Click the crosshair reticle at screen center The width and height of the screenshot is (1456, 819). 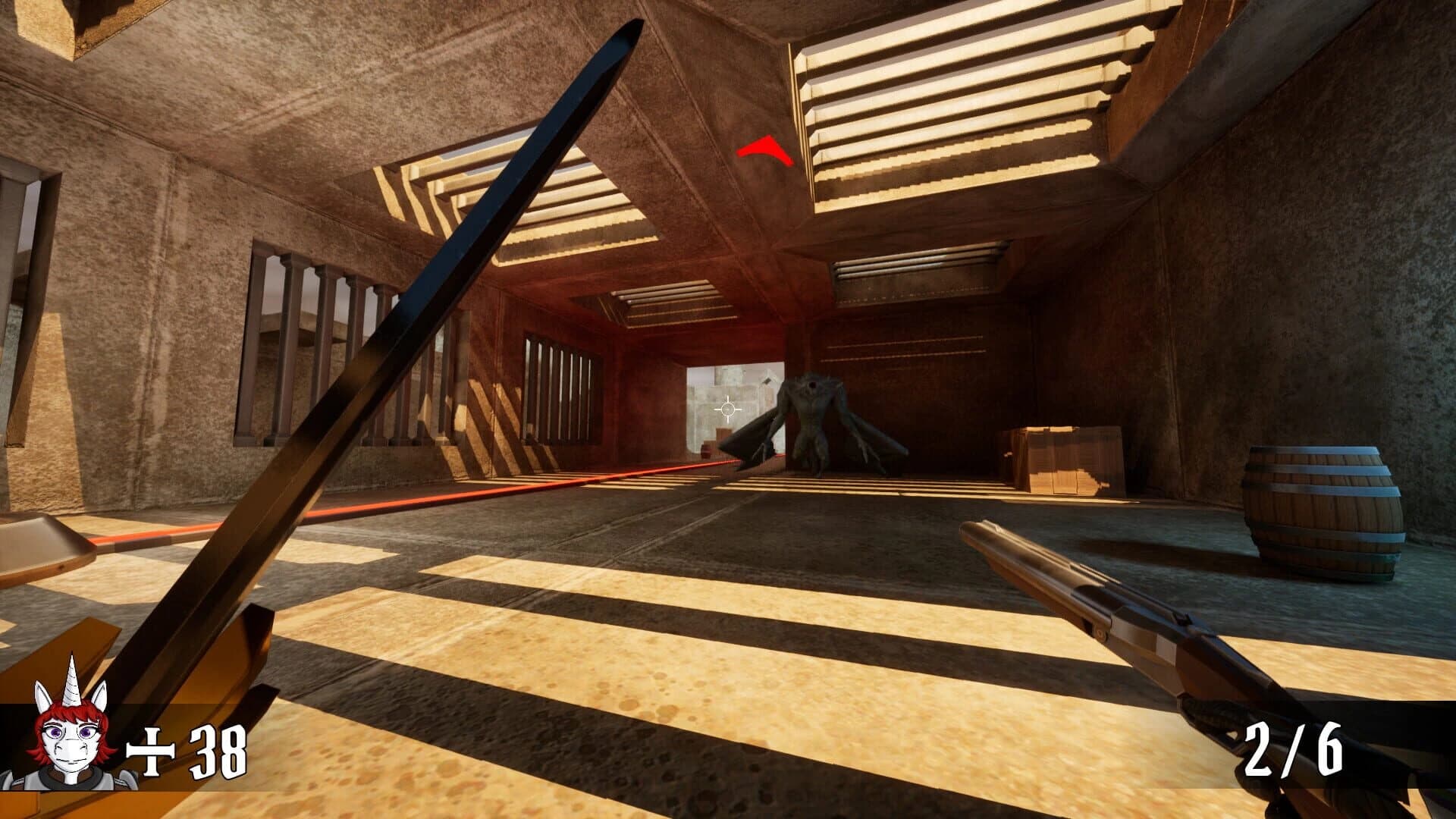pyautogui.click(x=728, y=409)
